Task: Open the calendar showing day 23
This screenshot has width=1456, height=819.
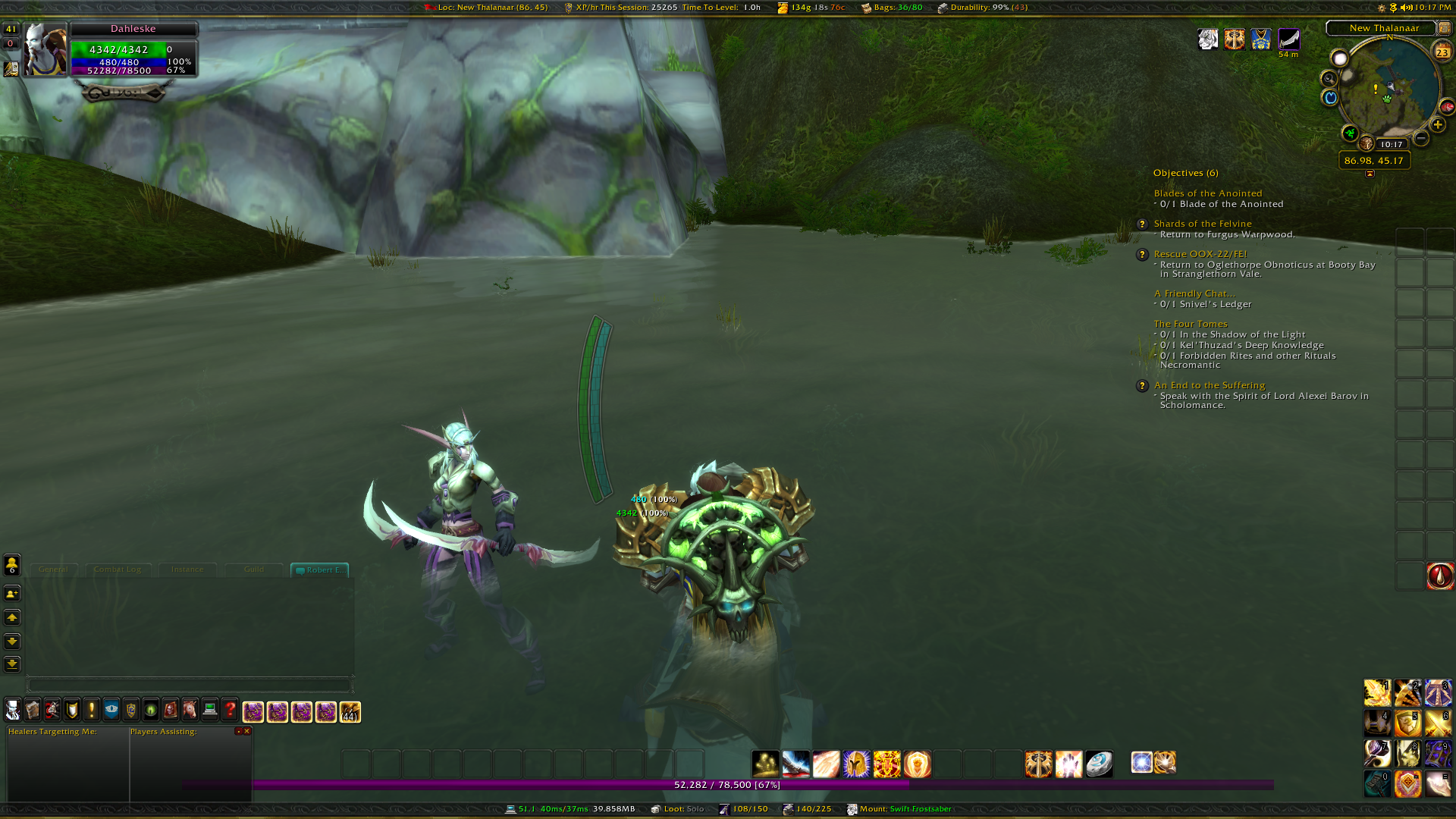Action: [1442, 52]
